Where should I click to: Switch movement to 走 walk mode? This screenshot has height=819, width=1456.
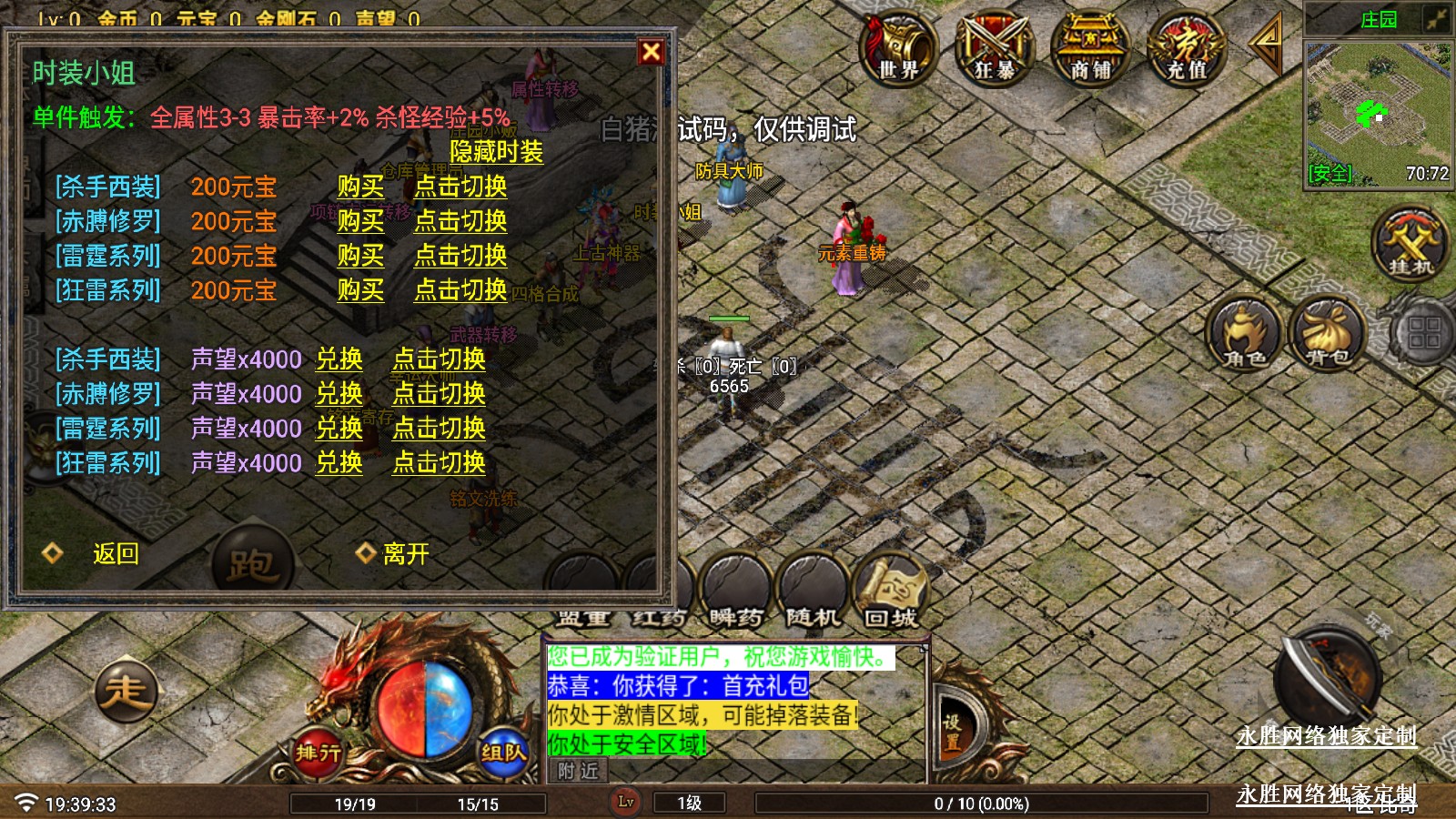[x=126, y=692]
